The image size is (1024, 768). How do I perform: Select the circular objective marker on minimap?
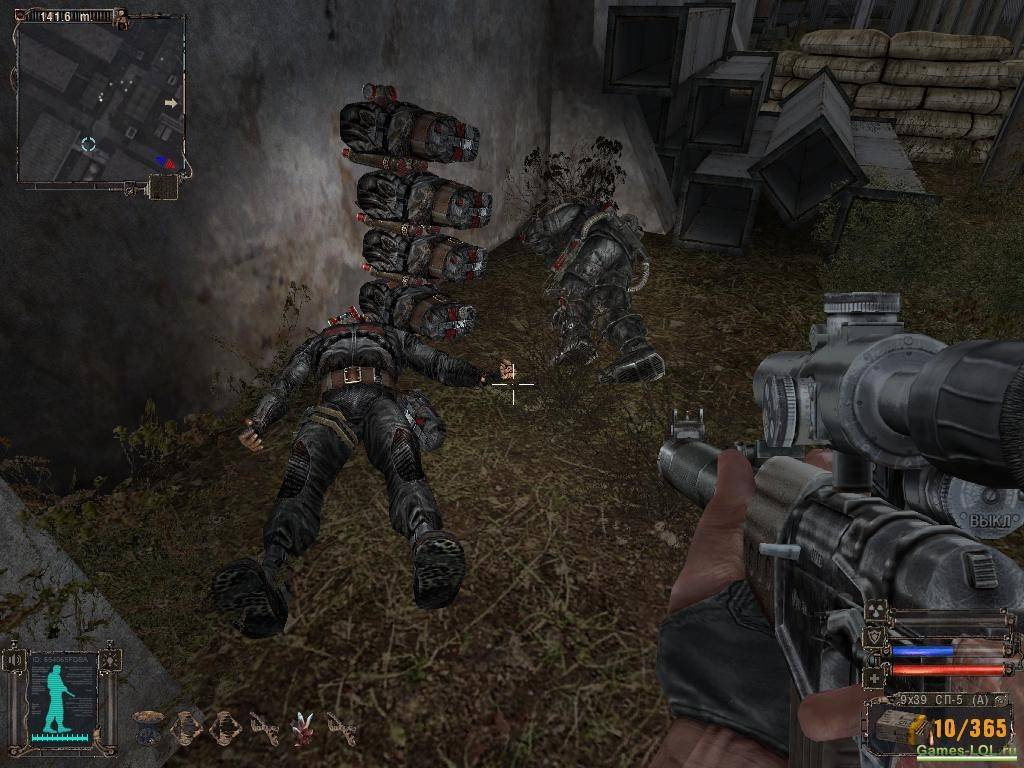(88, 144)
